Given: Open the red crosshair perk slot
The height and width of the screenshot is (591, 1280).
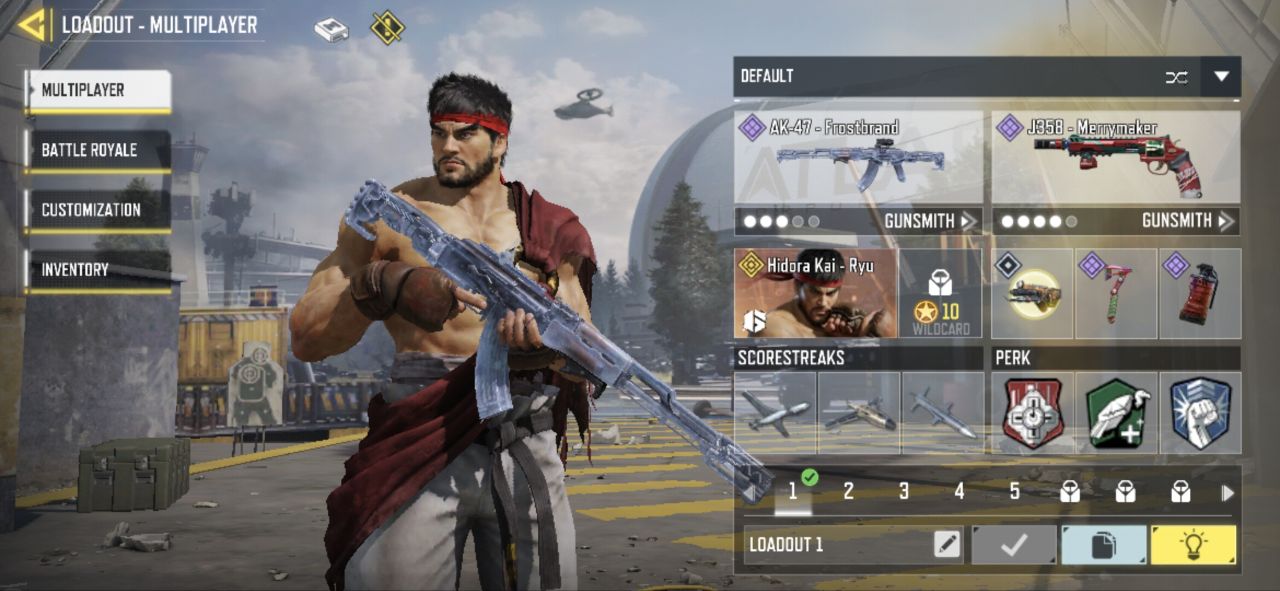Looking at the screenshot, I should [x=1033, y=413].
